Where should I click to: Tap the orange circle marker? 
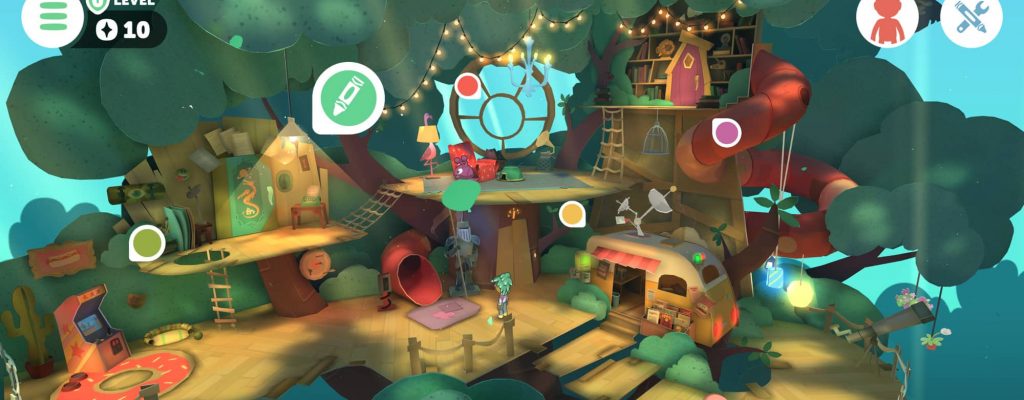[x=572, y=213]
